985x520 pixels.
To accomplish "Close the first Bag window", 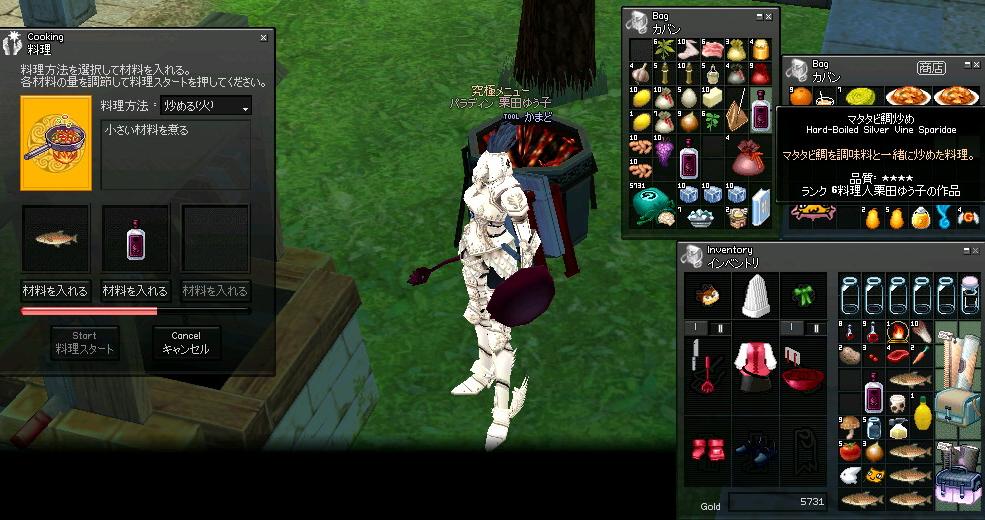I will [769, 17].
